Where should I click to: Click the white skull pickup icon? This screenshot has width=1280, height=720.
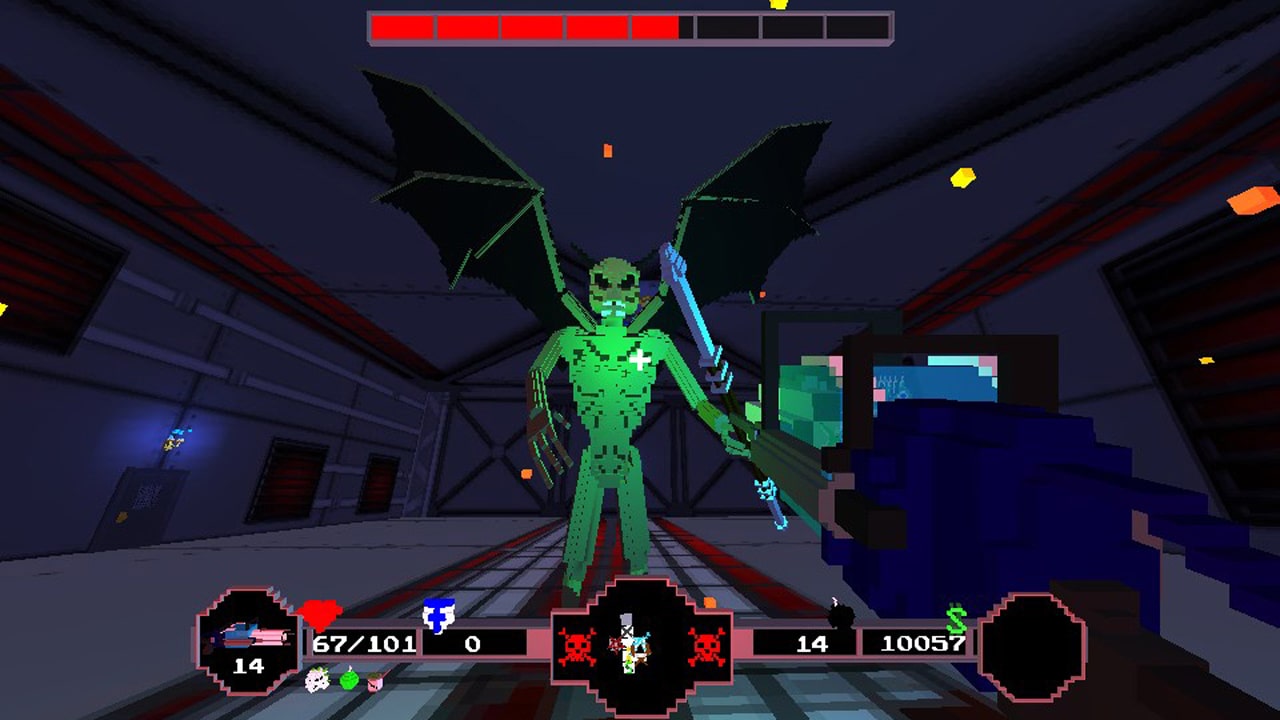pyautogui.click(x=316, y=682)
